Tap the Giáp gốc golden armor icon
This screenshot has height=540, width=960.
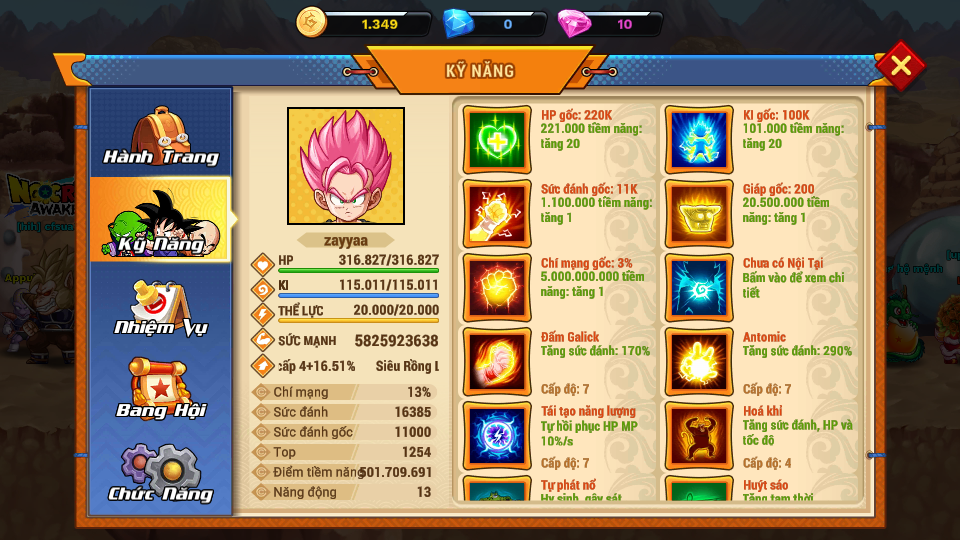pos(698,213)
